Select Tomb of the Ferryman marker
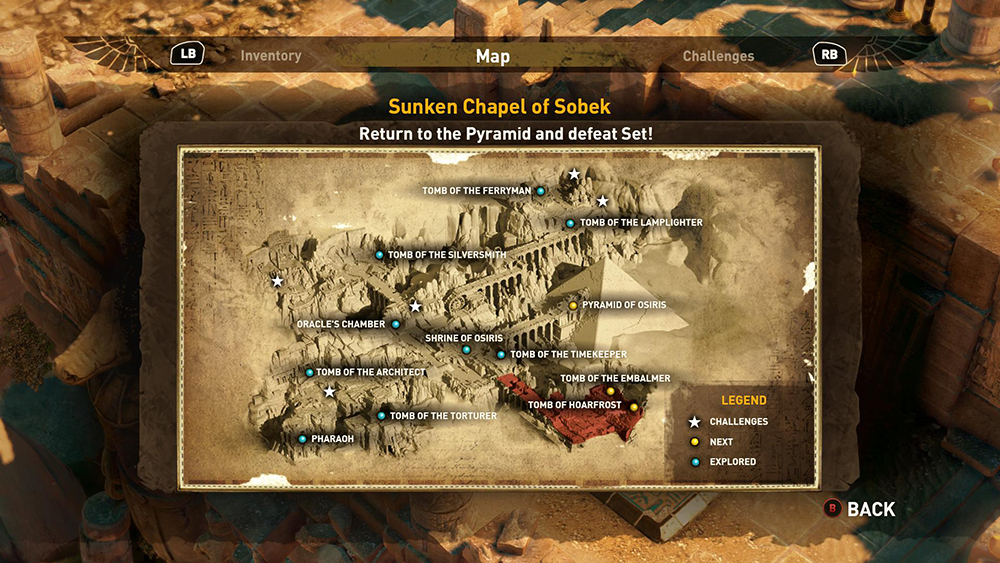 coord(541,190)
